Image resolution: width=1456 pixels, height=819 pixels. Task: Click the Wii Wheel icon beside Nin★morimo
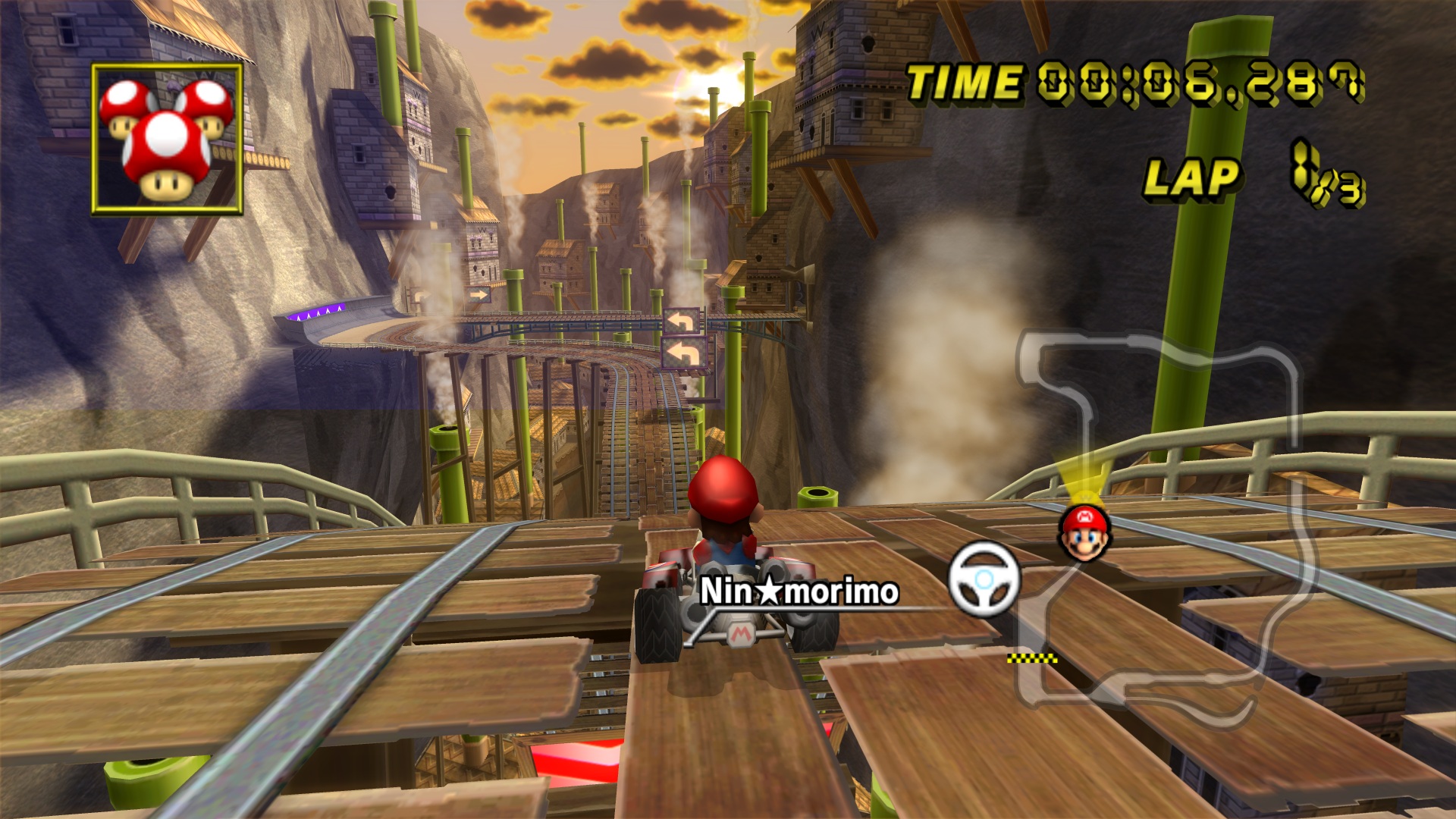pos(984,580)
